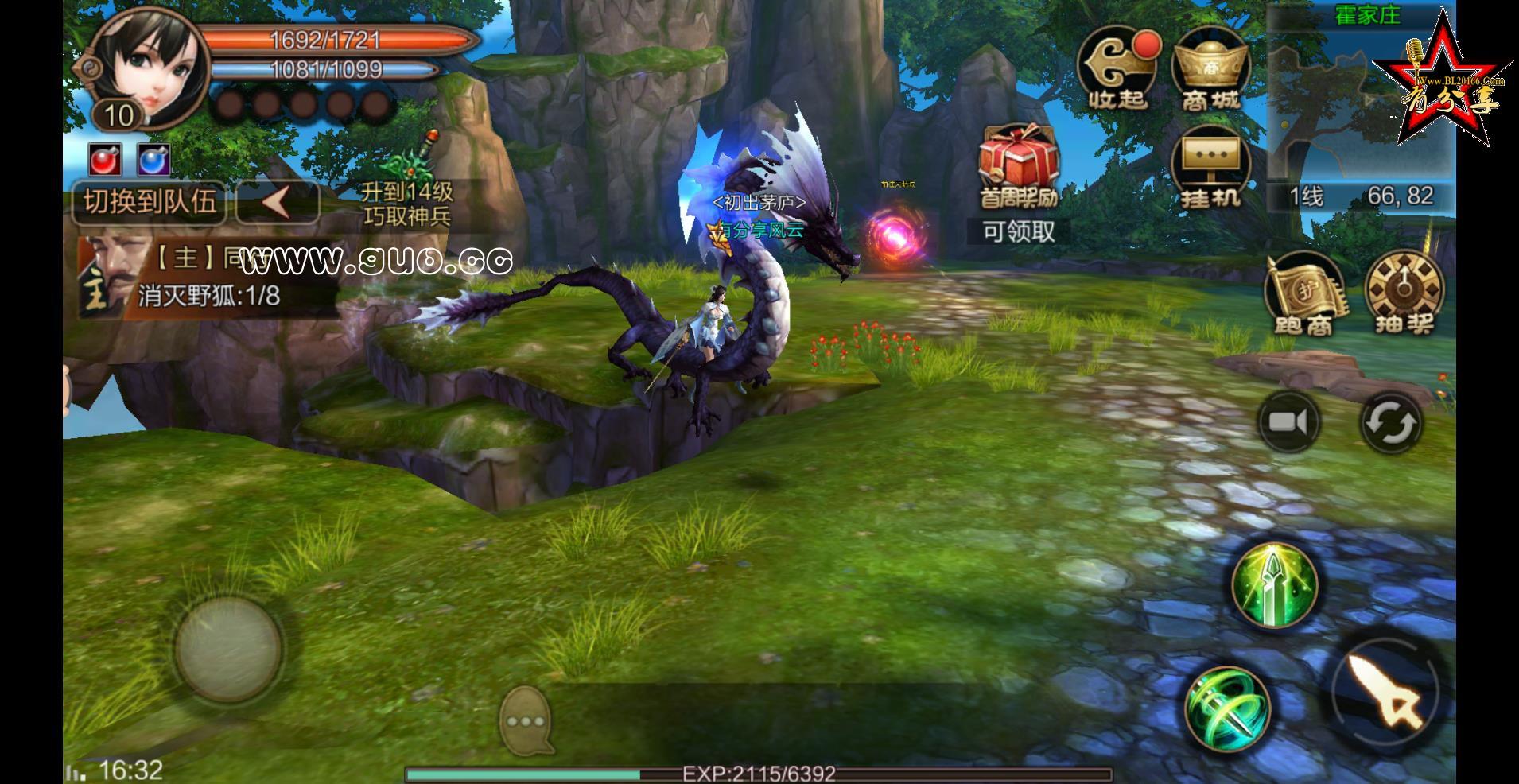Viewport: 1519px width, 784px height.
Task: Tap the circular arrows switch button
Action: [1389, 422]
